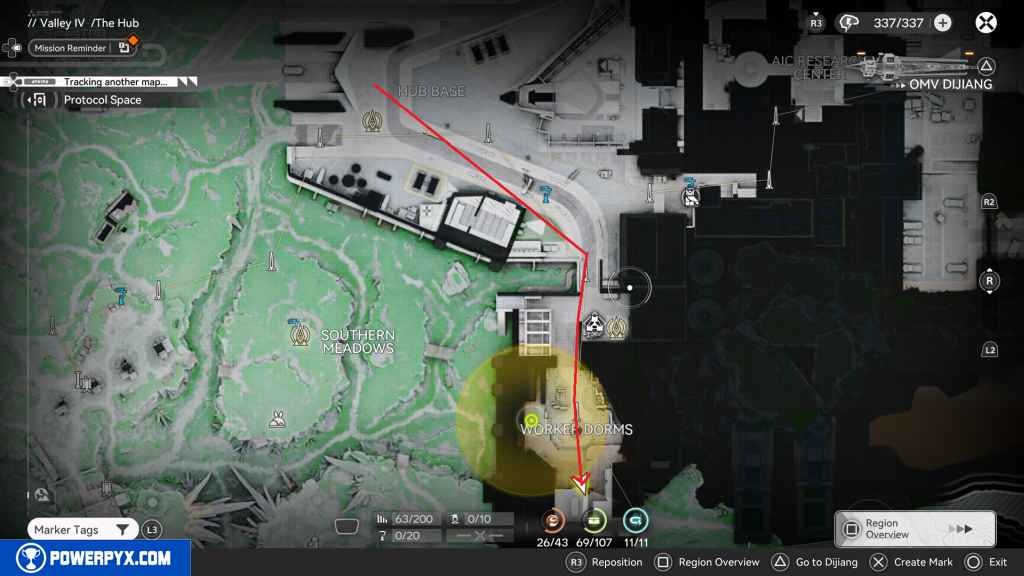Click the teal collectible counter icon
Image resolution: width=1024 pixels, height=576 pixels.
[635, 521]
